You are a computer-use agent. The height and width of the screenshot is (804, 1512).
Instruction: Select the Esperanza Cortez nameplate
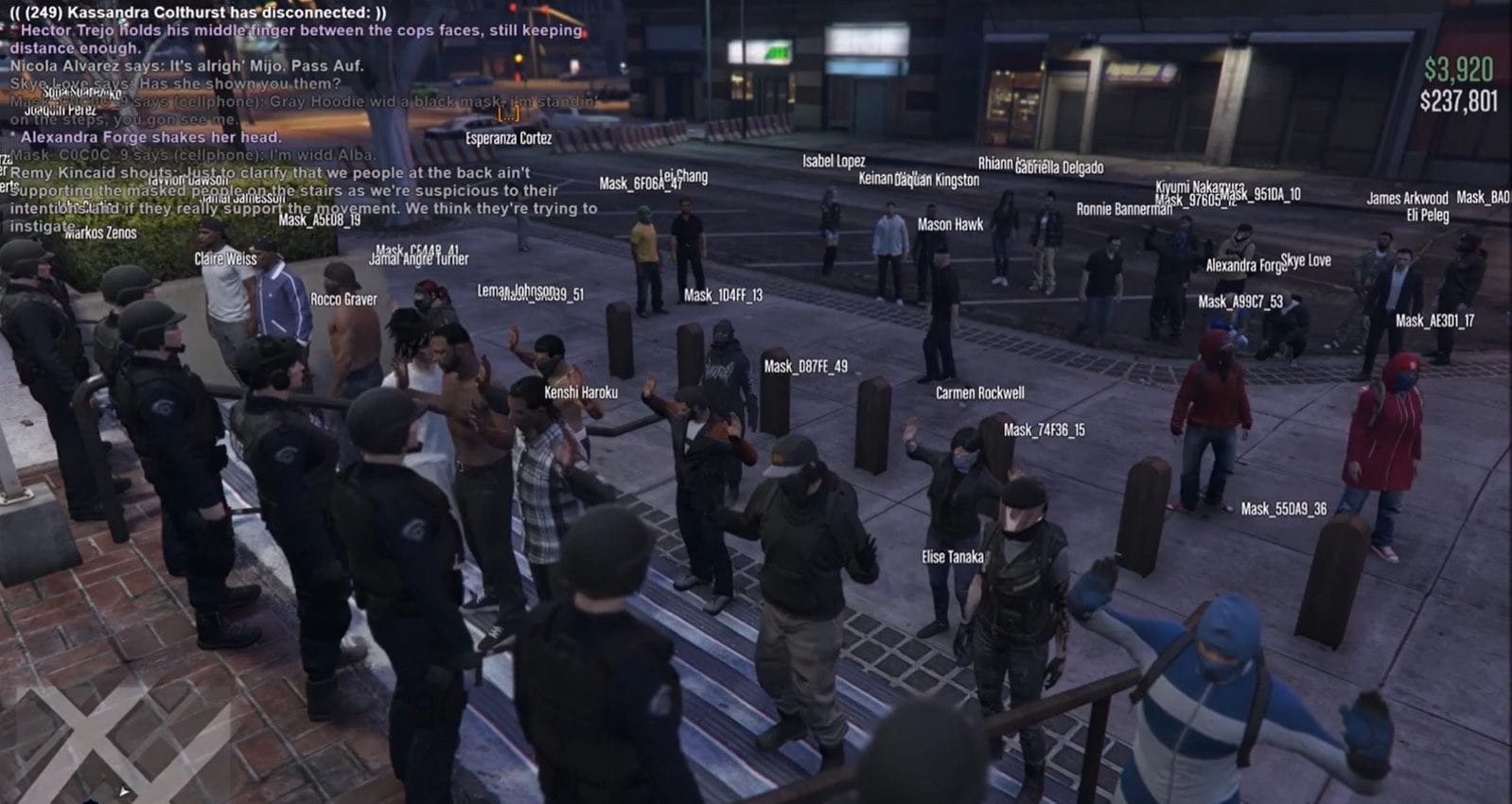coord(508,137)
